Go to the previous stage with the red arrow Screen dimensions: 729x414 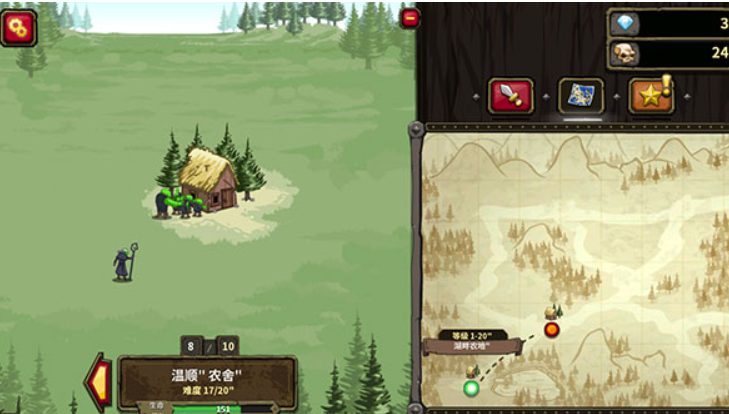(100, 380)
